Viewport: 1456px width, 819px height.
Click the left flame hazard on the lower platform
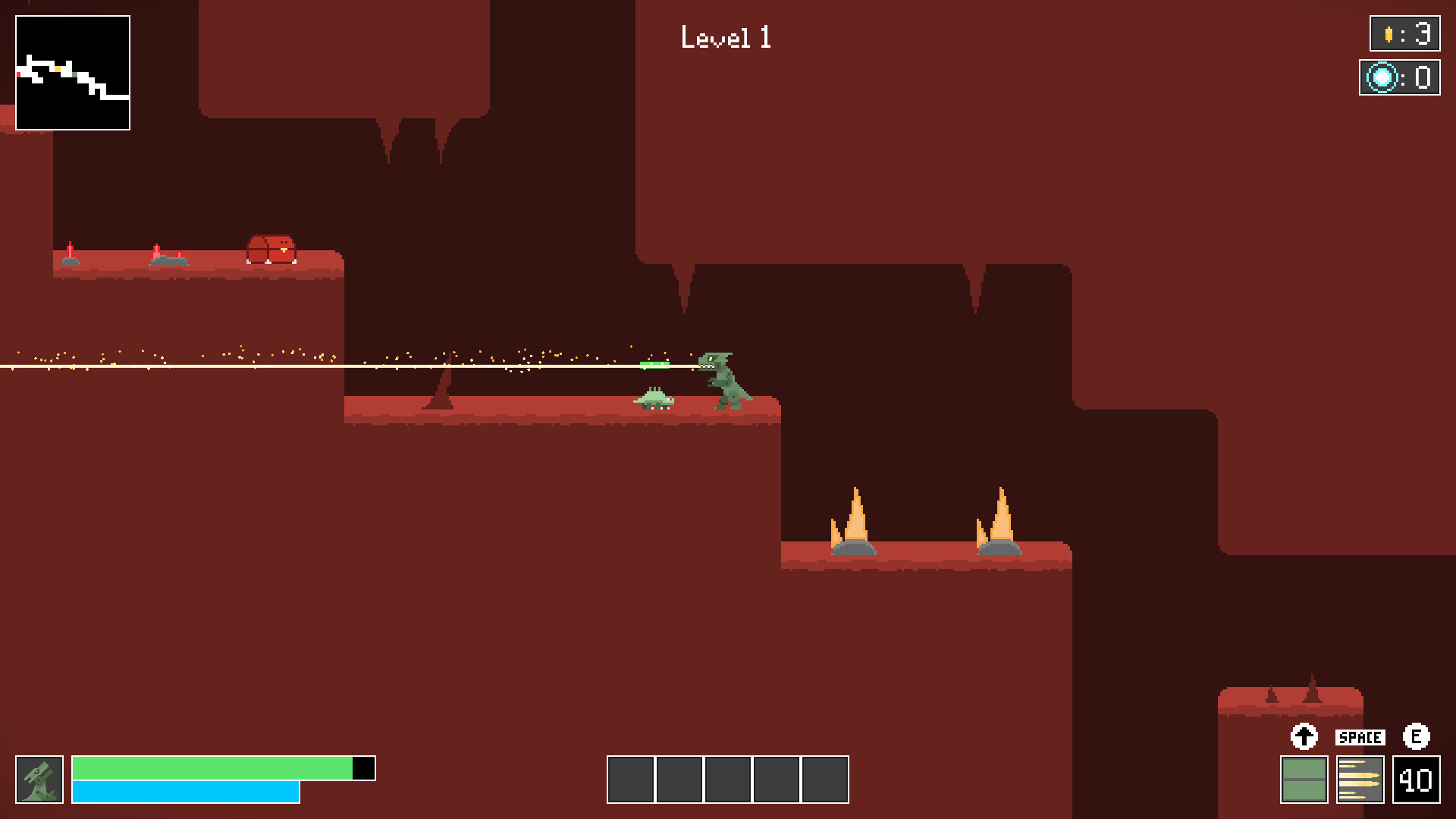coord(855,519)
